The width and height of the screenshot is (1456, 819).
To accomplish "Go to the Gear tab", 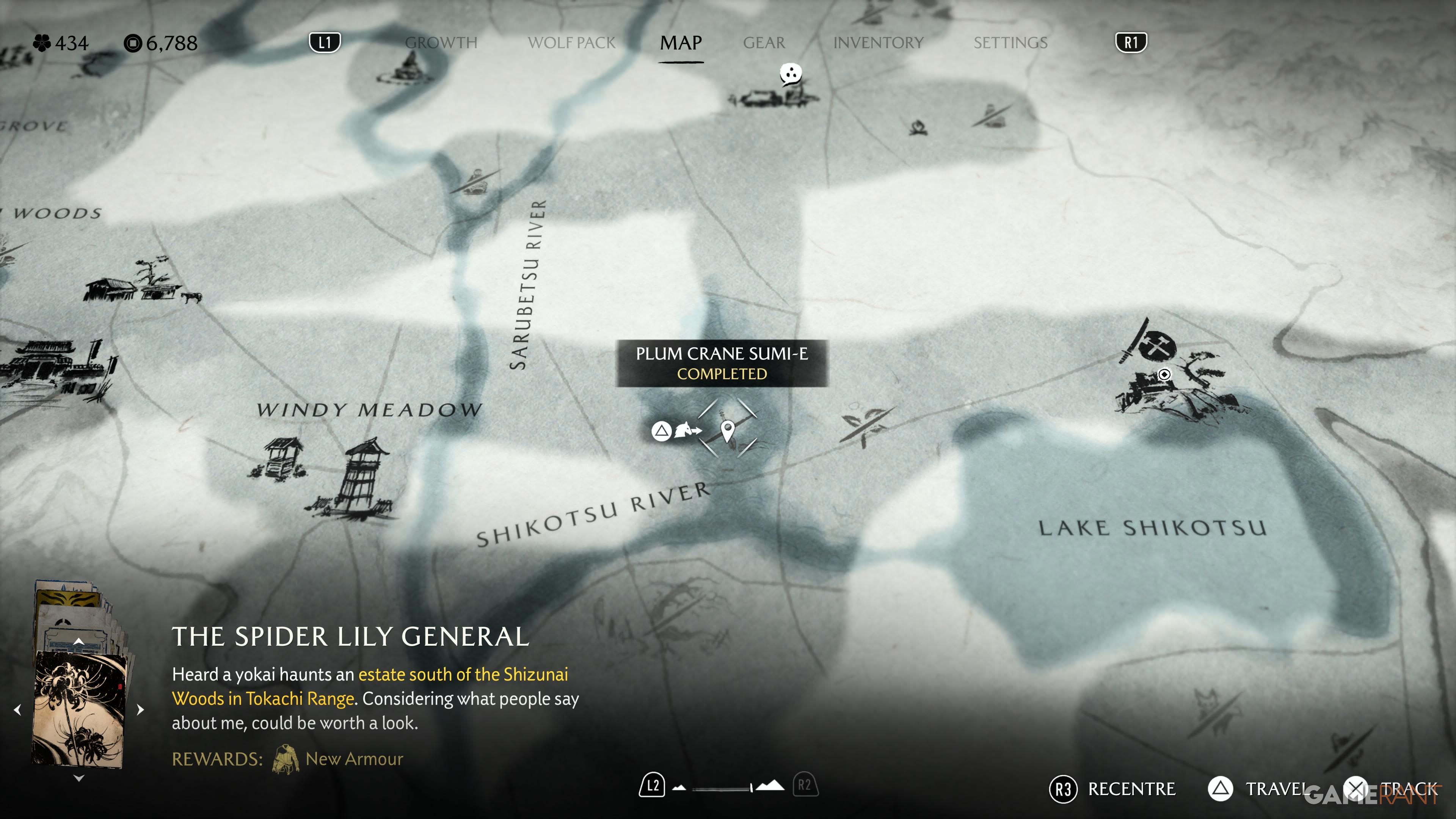I will tap(764, 43).
